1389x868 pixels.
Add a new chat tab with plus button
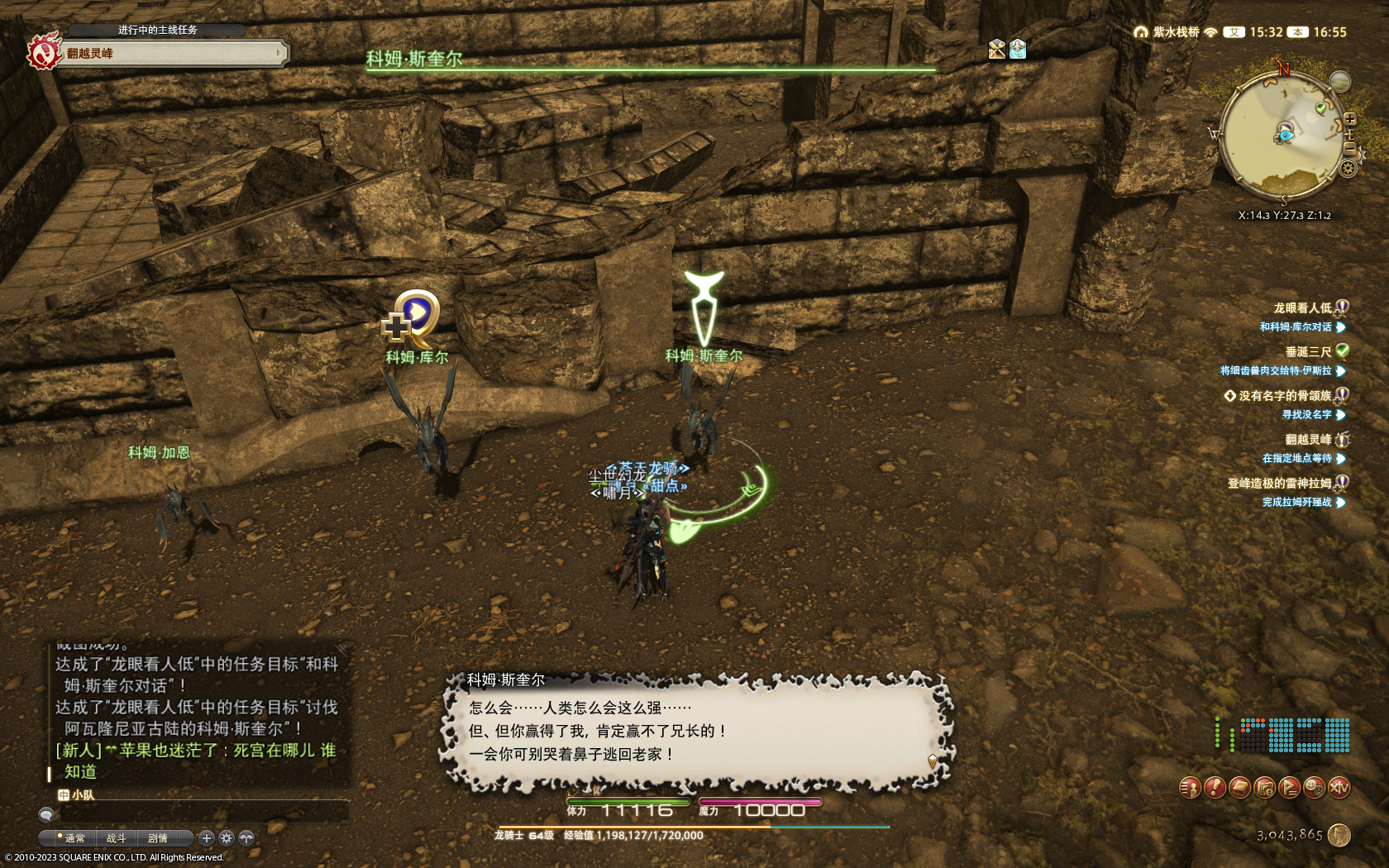tap(207, 838)
